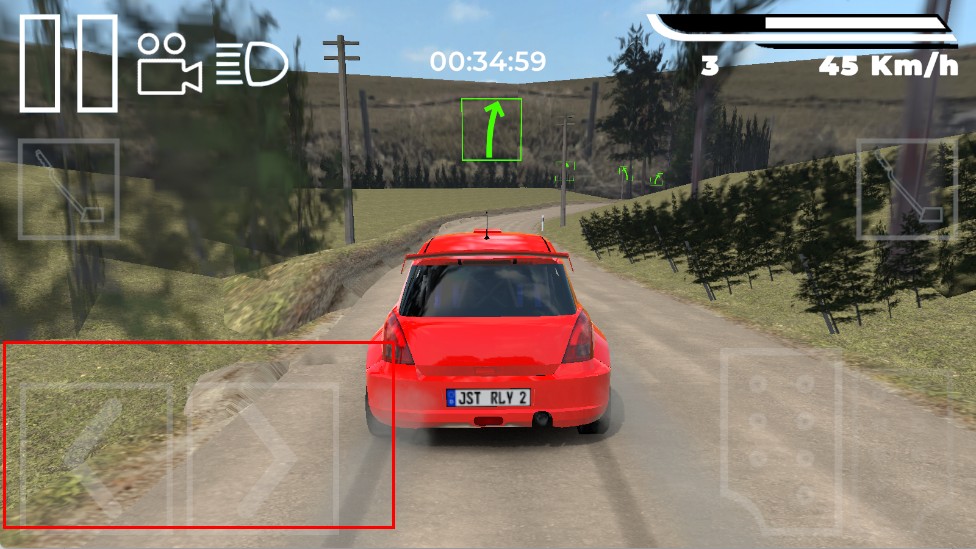Toggle the car headlights
The image size is (976, 549).
pyautogui.click(x=251, y=64)
